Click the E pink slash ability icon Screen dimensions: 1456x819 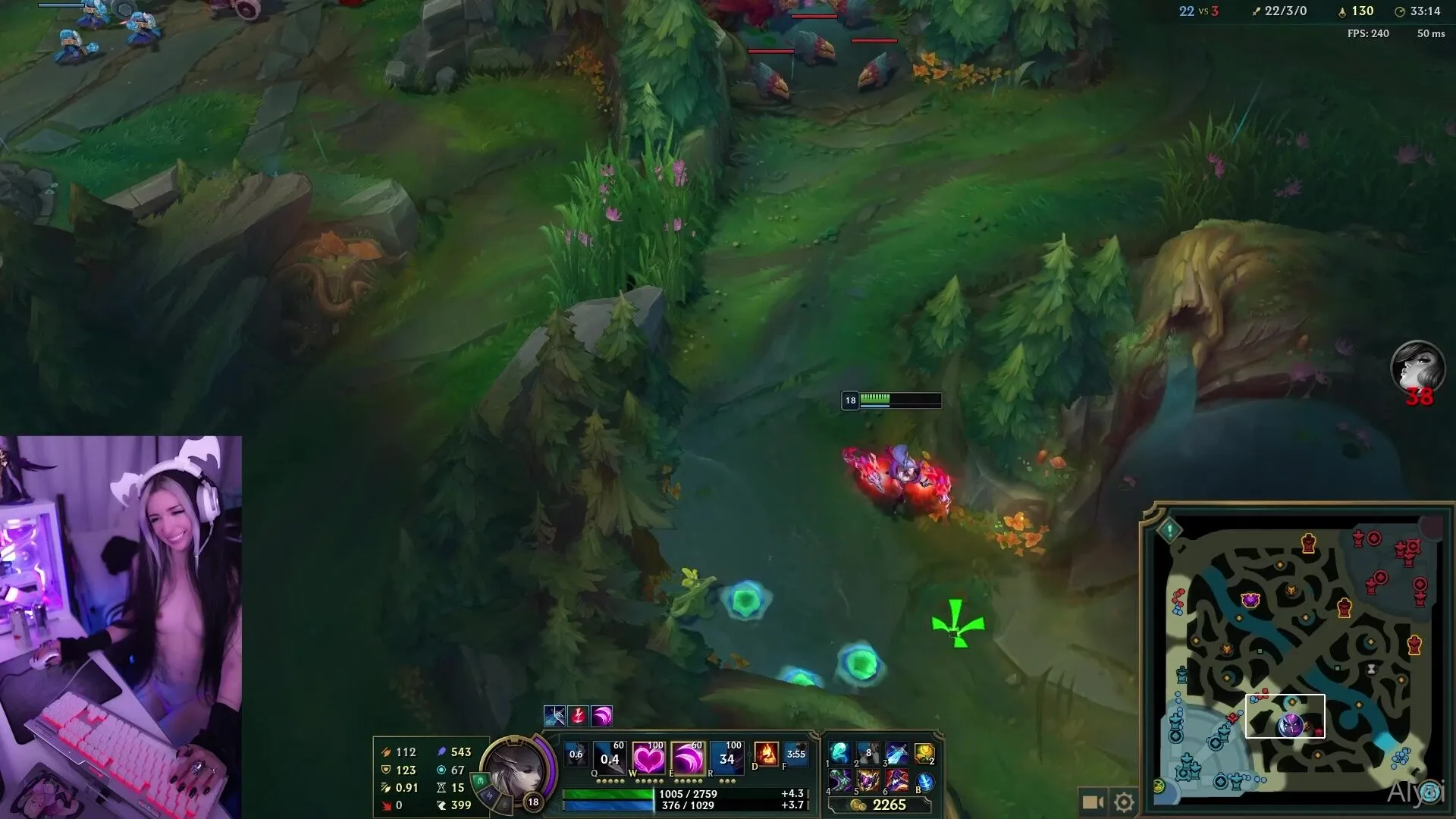pyautogui.click(x=687, y=758)
